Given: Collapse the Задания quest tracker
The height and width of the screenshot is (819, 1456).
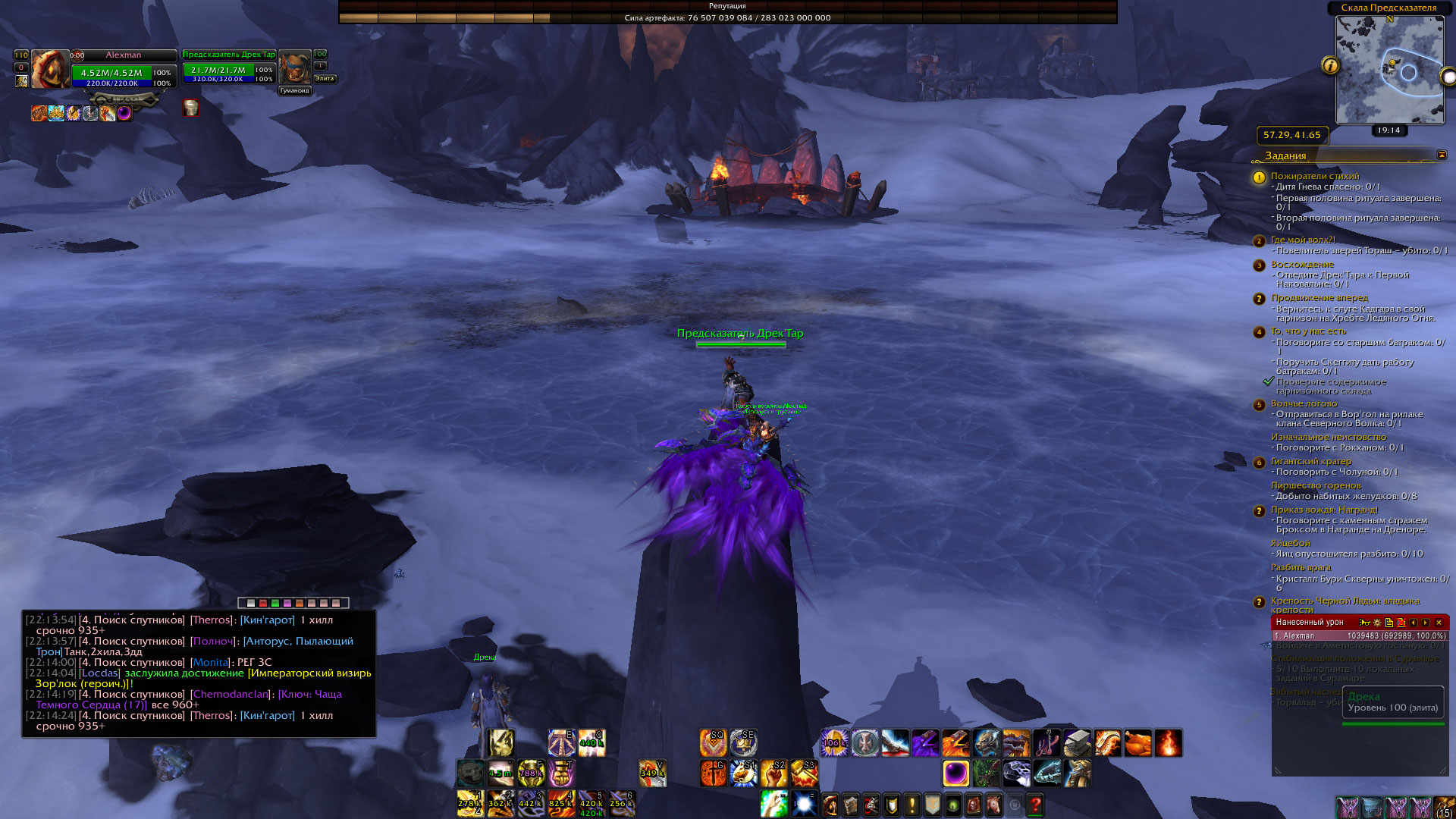Looking at the screenshot, I should [1442, 155].
